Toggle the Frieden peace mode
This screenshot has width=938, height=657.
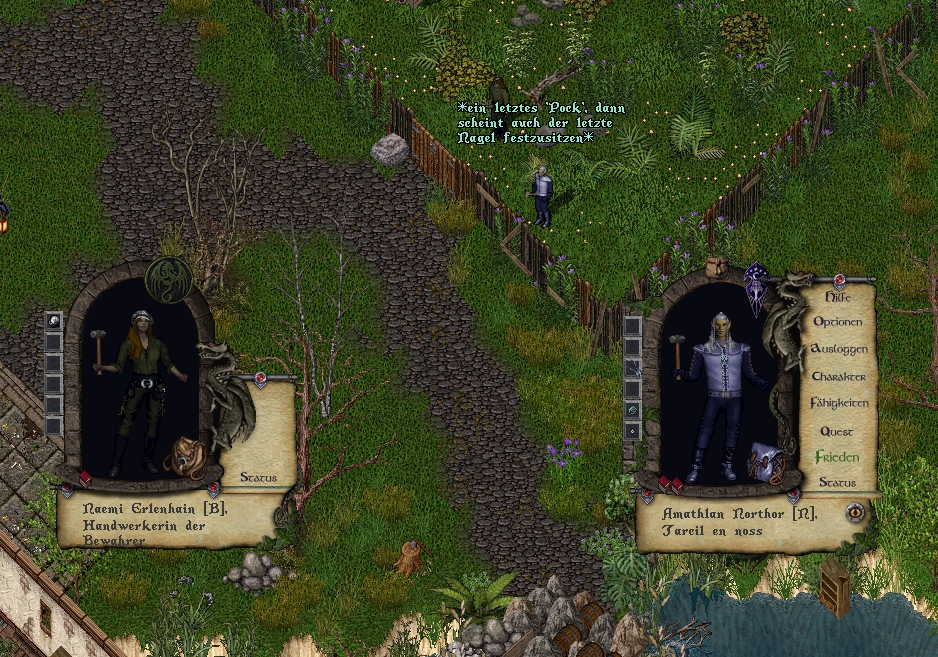(836, 457)
